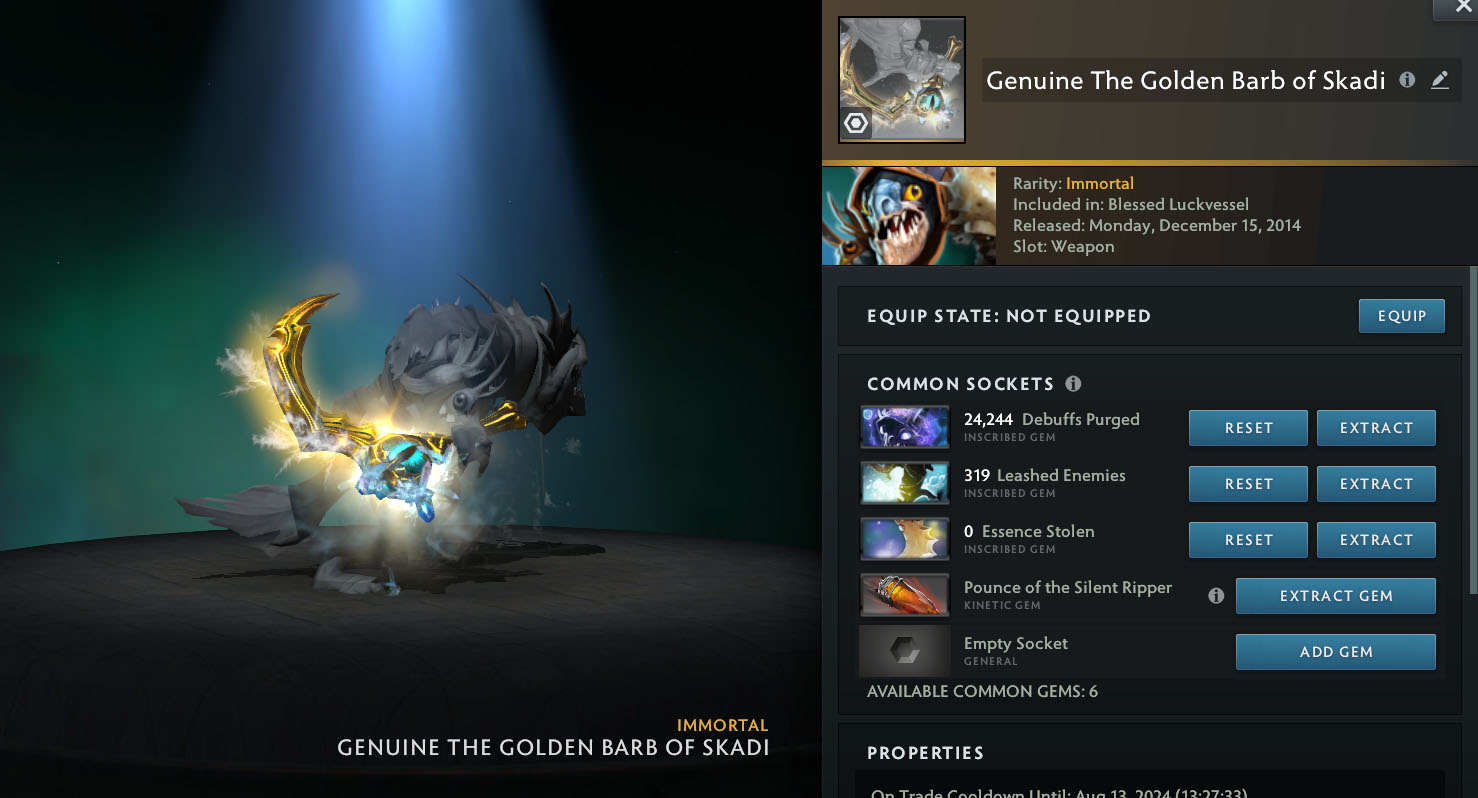1478x798 pixels.
Task: Select the Golden Barb item thumbnail
Action: tap(901, 80)
